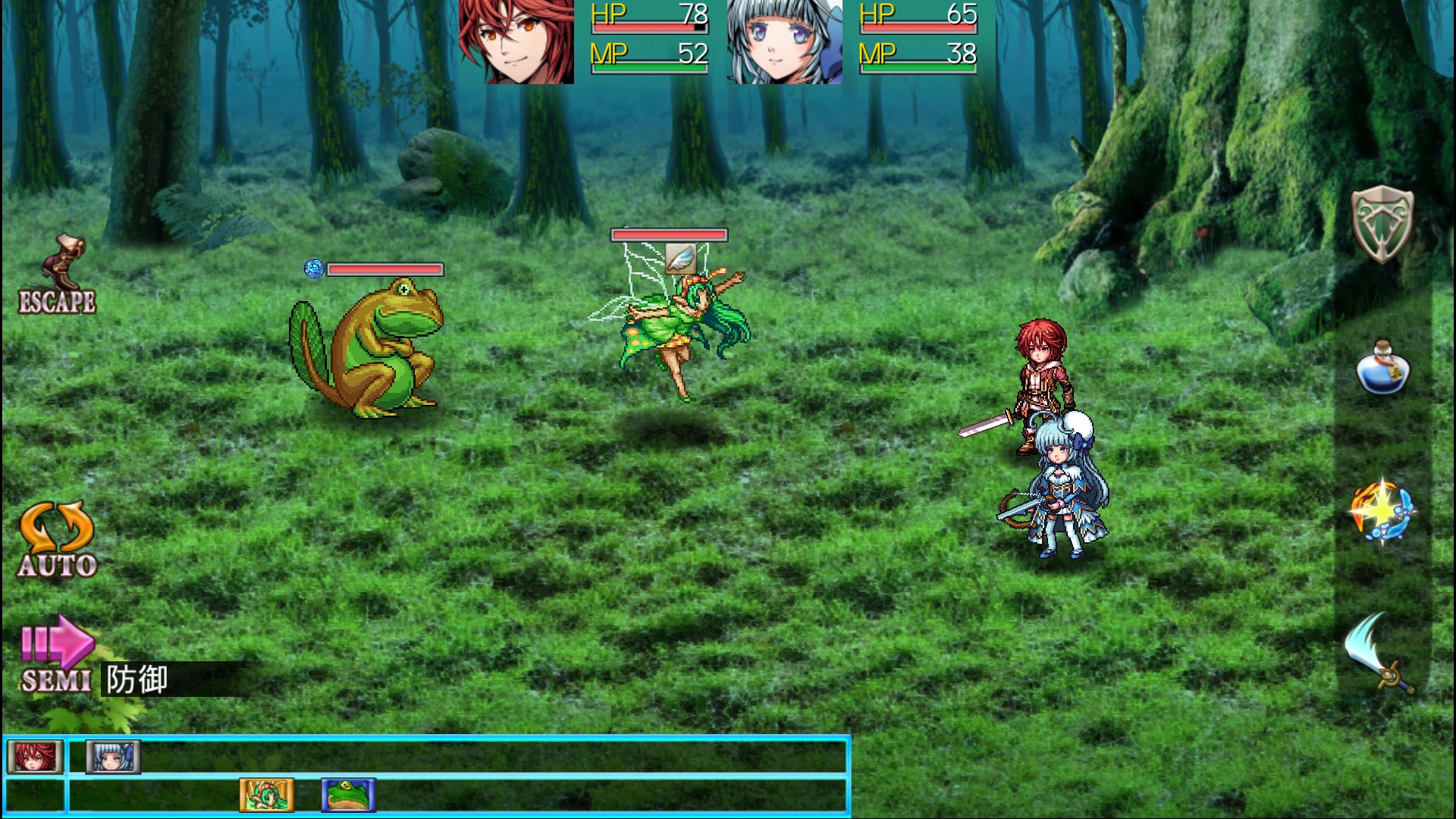Select the red-haired hero portrait
The width and height of the screenshot is (1456, 819).
[516, 42]
